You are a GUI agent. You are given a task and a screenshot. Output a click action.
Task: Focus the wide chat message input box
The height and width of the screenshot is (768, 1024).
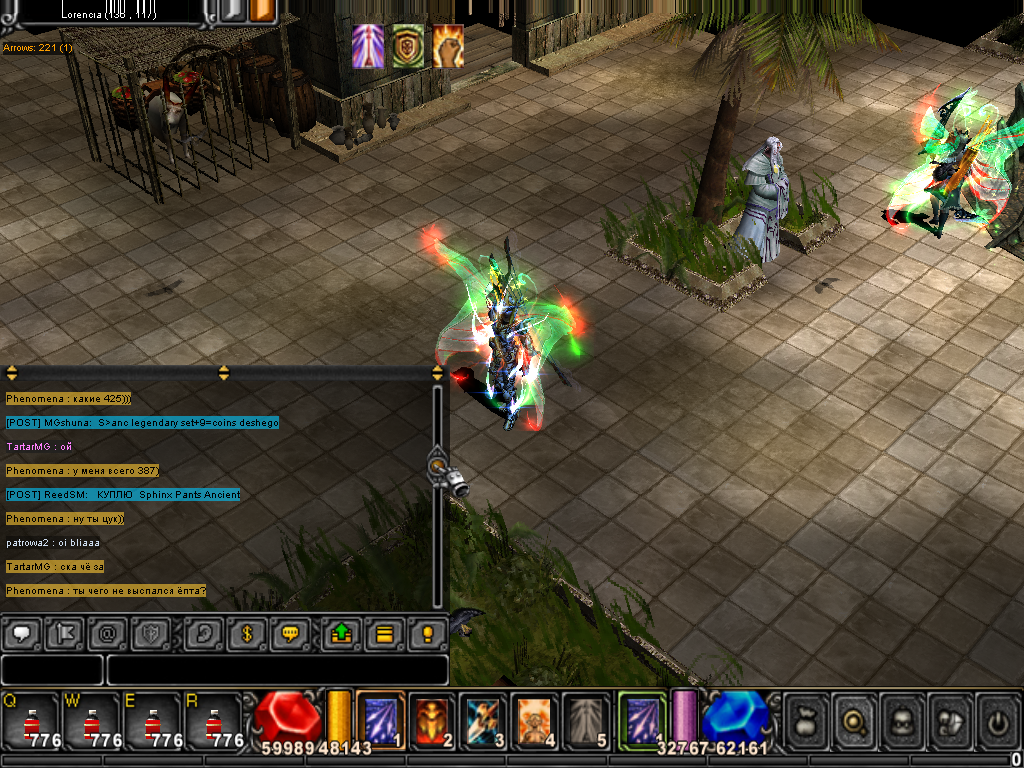click(x=277, y=670)
